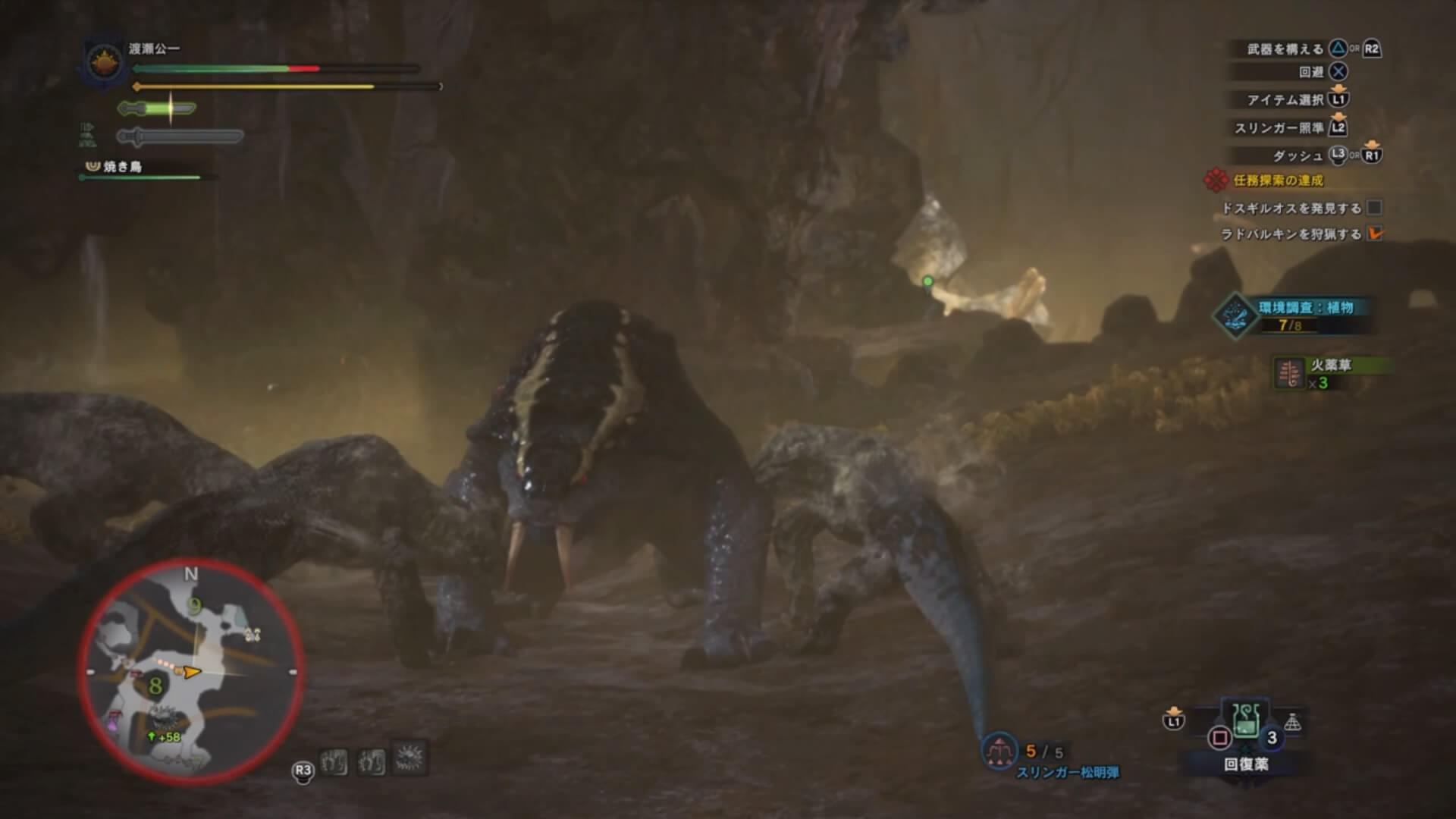The width and height of the screenshot is (1456, 819).
Task: Select the 焼き鳥 Palico status entry
Action: [122, 166]
